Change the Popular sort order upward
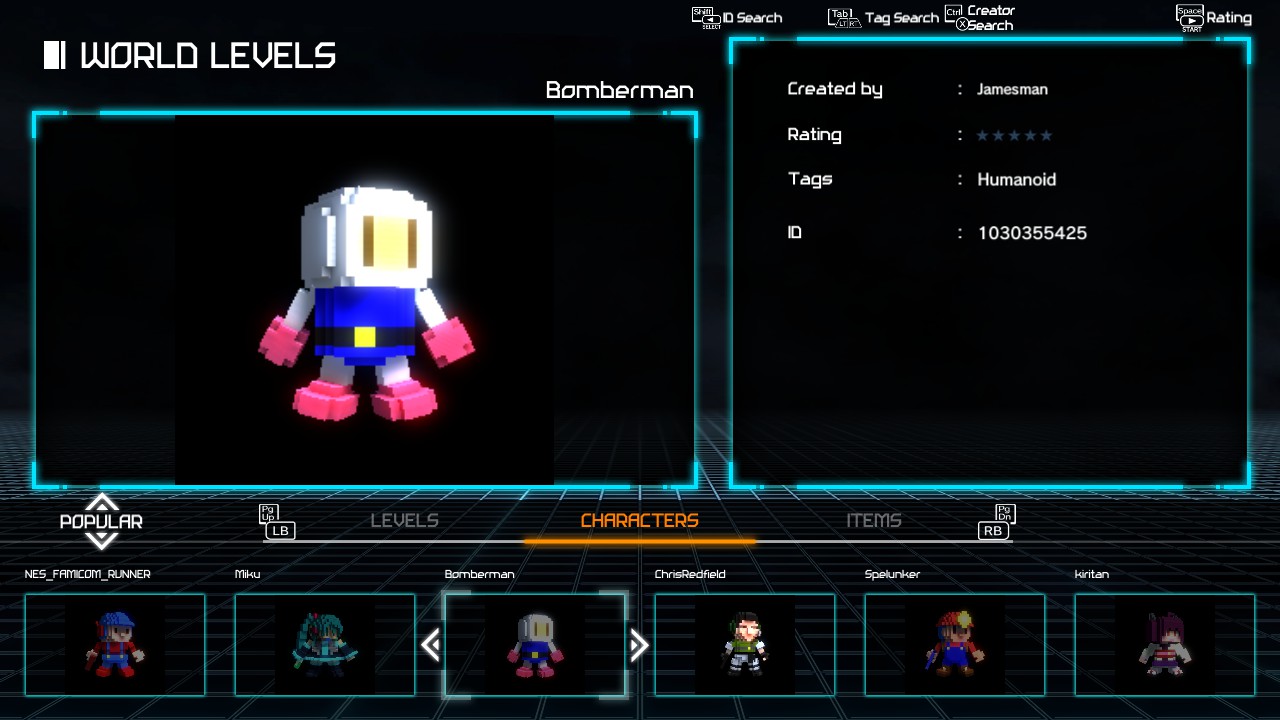1280x720 pixels. click(101, 501)
